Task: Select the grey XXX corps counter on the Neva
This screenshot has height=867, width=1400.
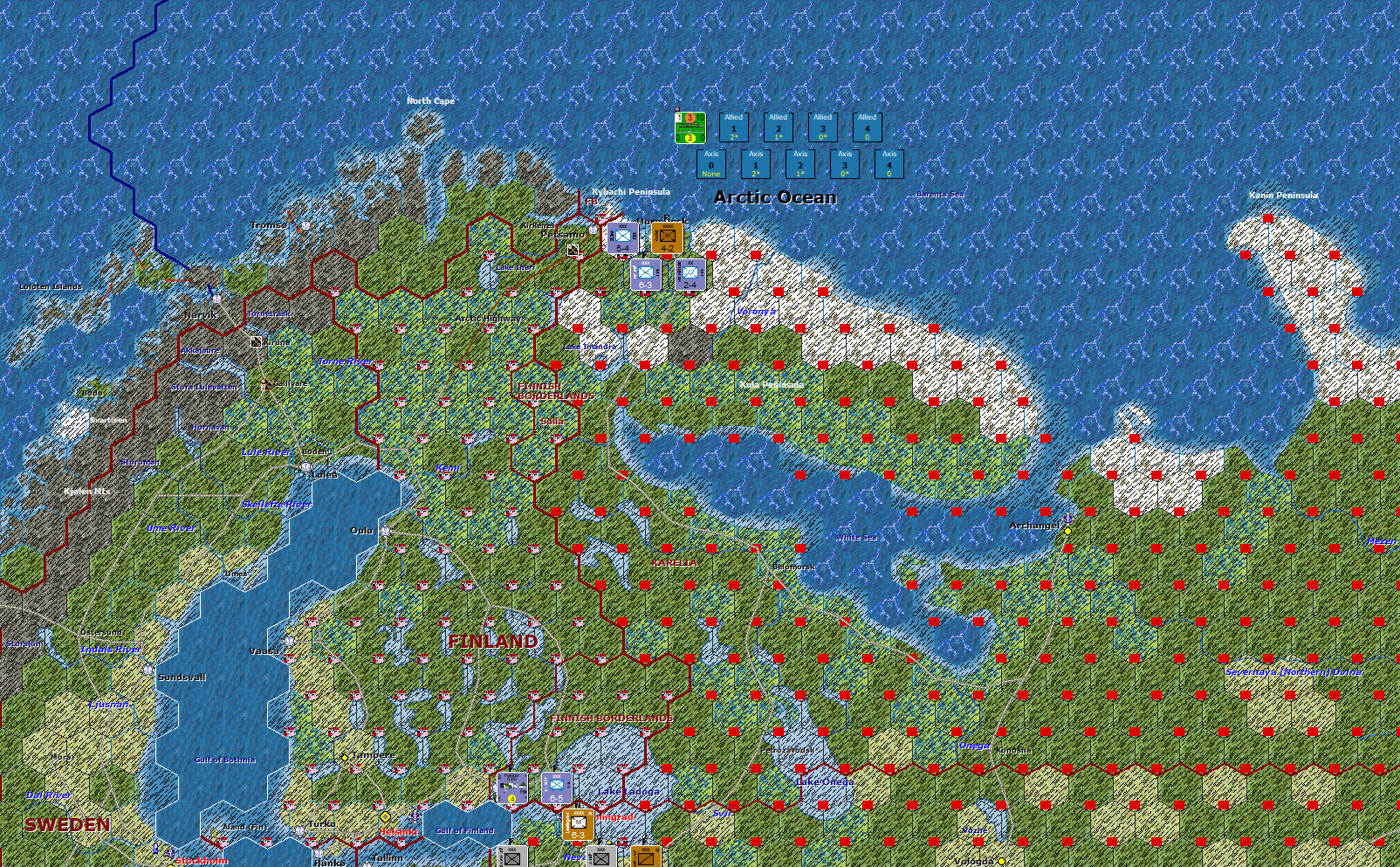Action: click(x=600, y=857)
